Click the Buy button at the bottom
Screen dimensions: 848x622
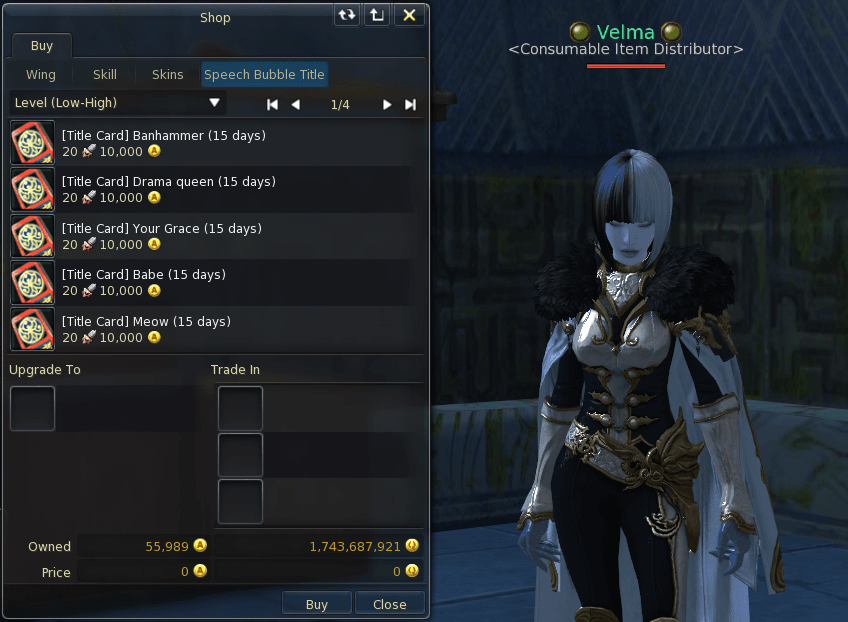pyautogui.click(x=316, y=604)
